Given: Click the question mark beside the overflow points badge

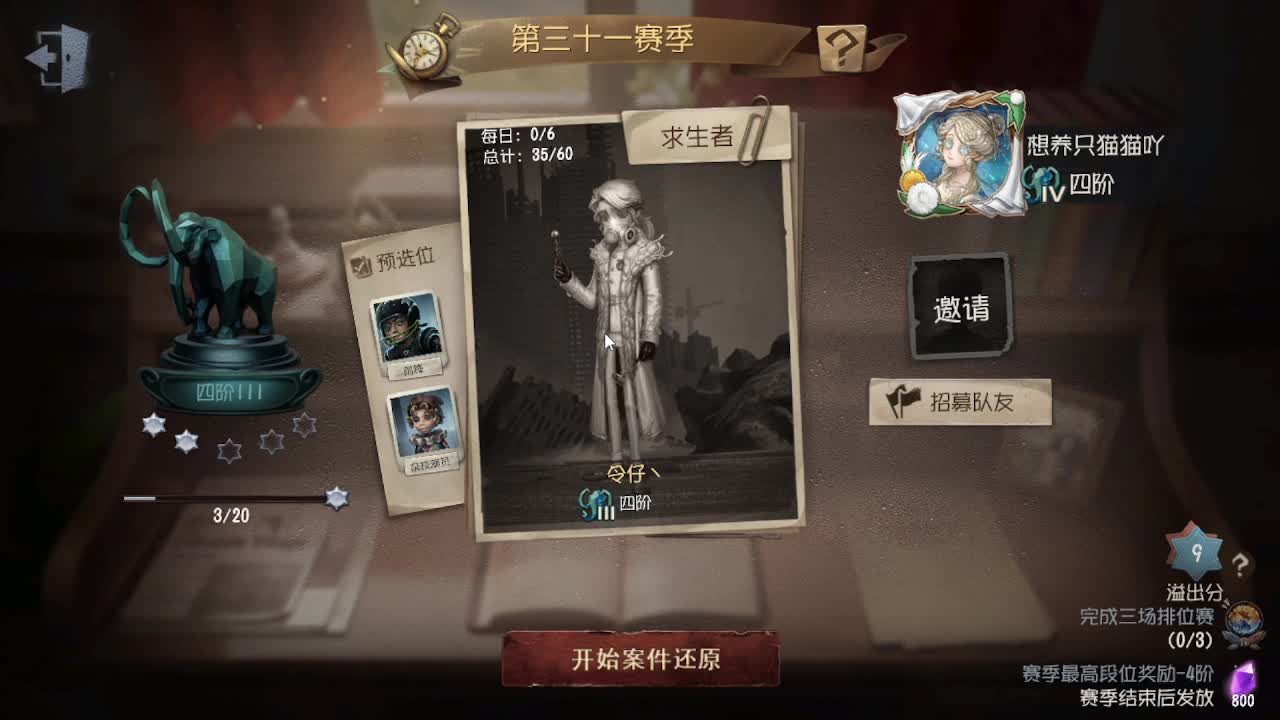Looking at the screenshot, I should [1243, 563].
